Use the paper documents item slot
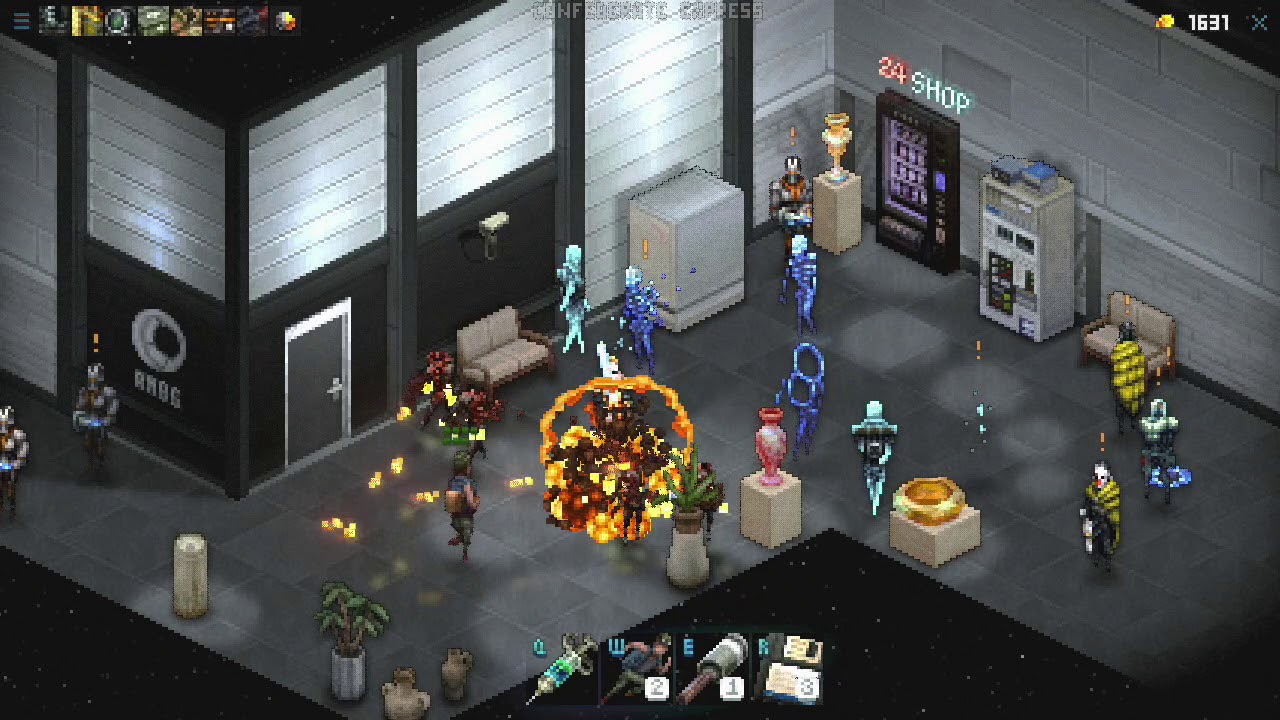 click(790, 668)
